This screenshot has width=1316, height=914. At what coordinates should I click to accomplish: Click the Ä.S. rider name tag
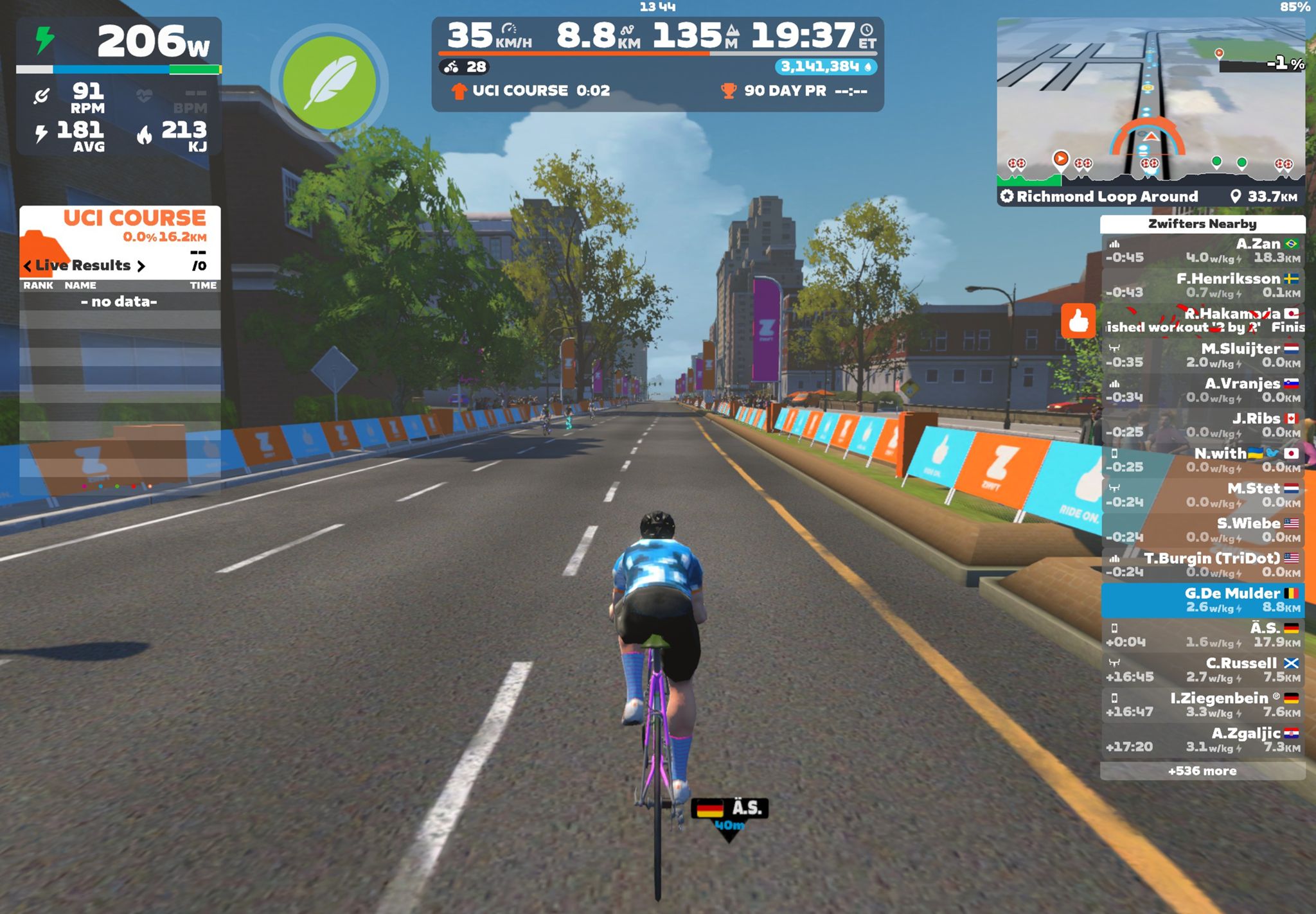(730, 809)
